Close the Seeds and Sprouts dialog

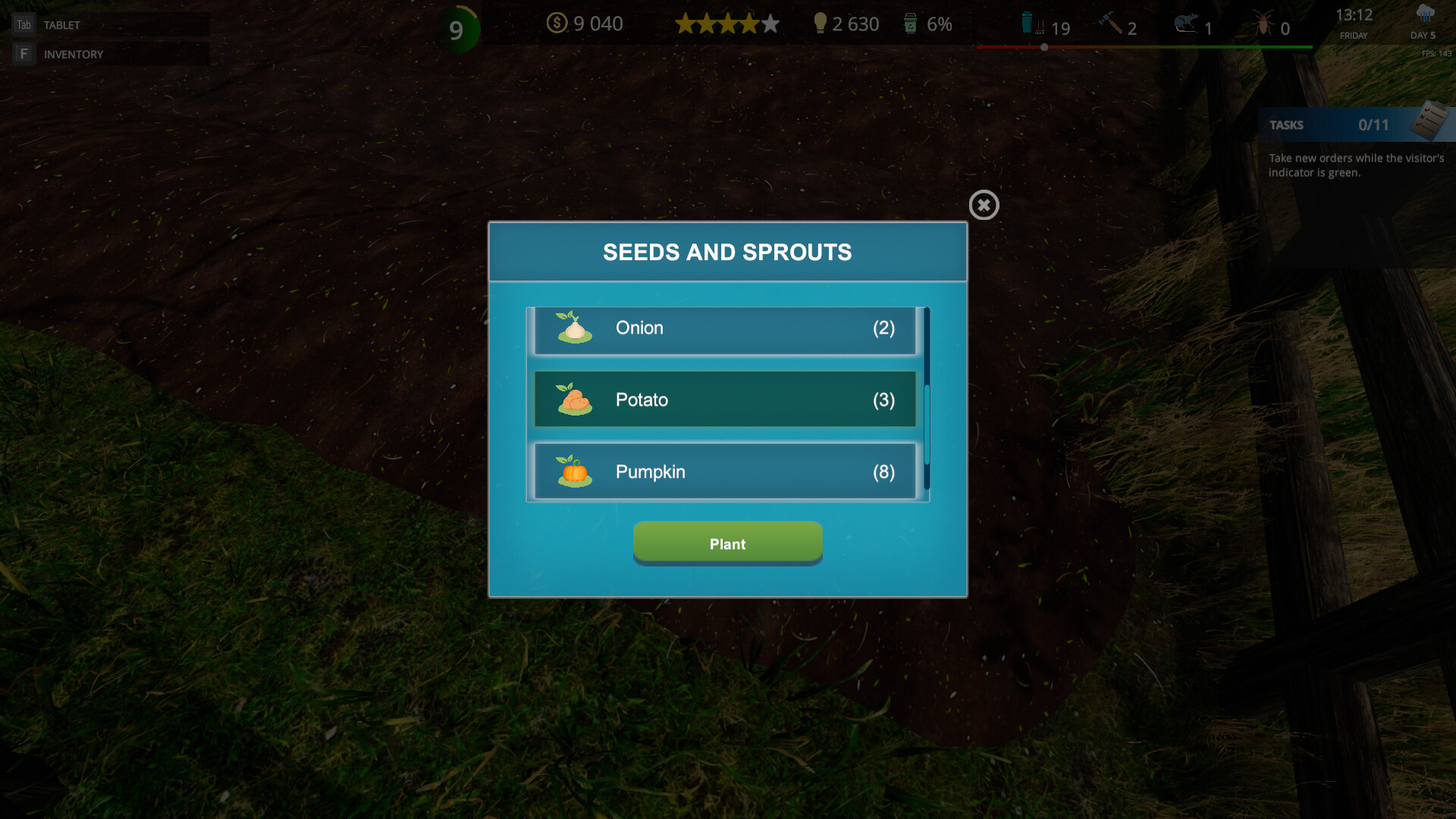(984, 205)
